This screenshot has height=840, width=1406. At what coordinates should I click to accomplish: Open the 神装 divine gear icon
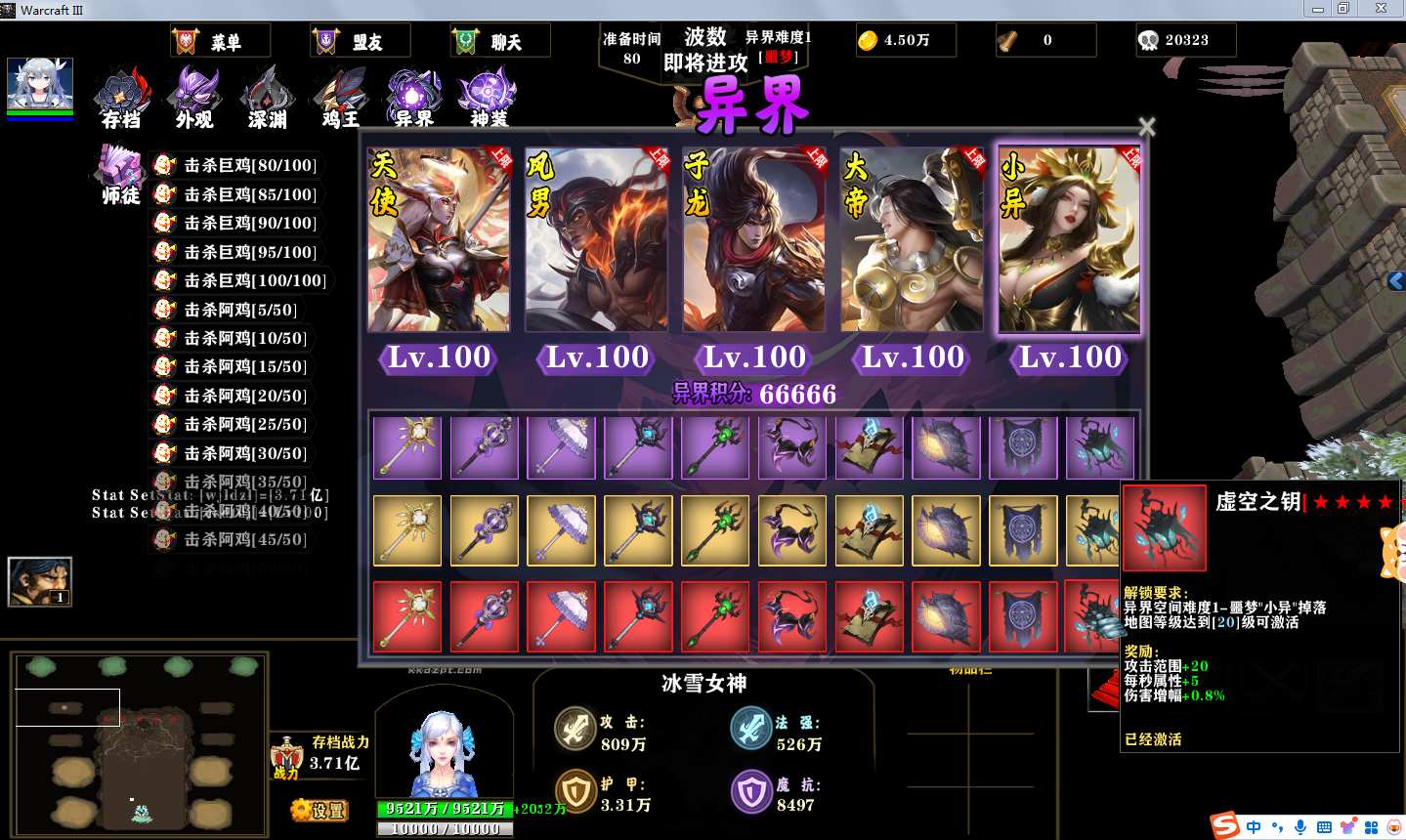[x=488, y=99]
